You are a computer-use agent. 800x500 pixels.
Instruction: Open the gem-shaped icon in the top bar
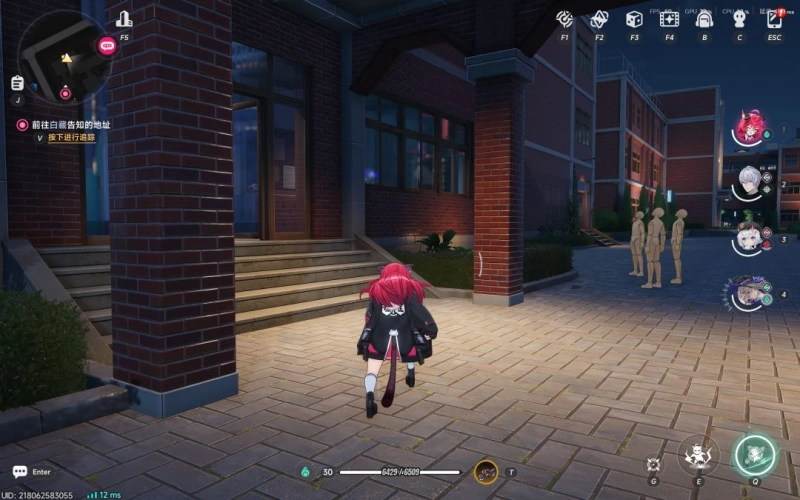(599, 19)
